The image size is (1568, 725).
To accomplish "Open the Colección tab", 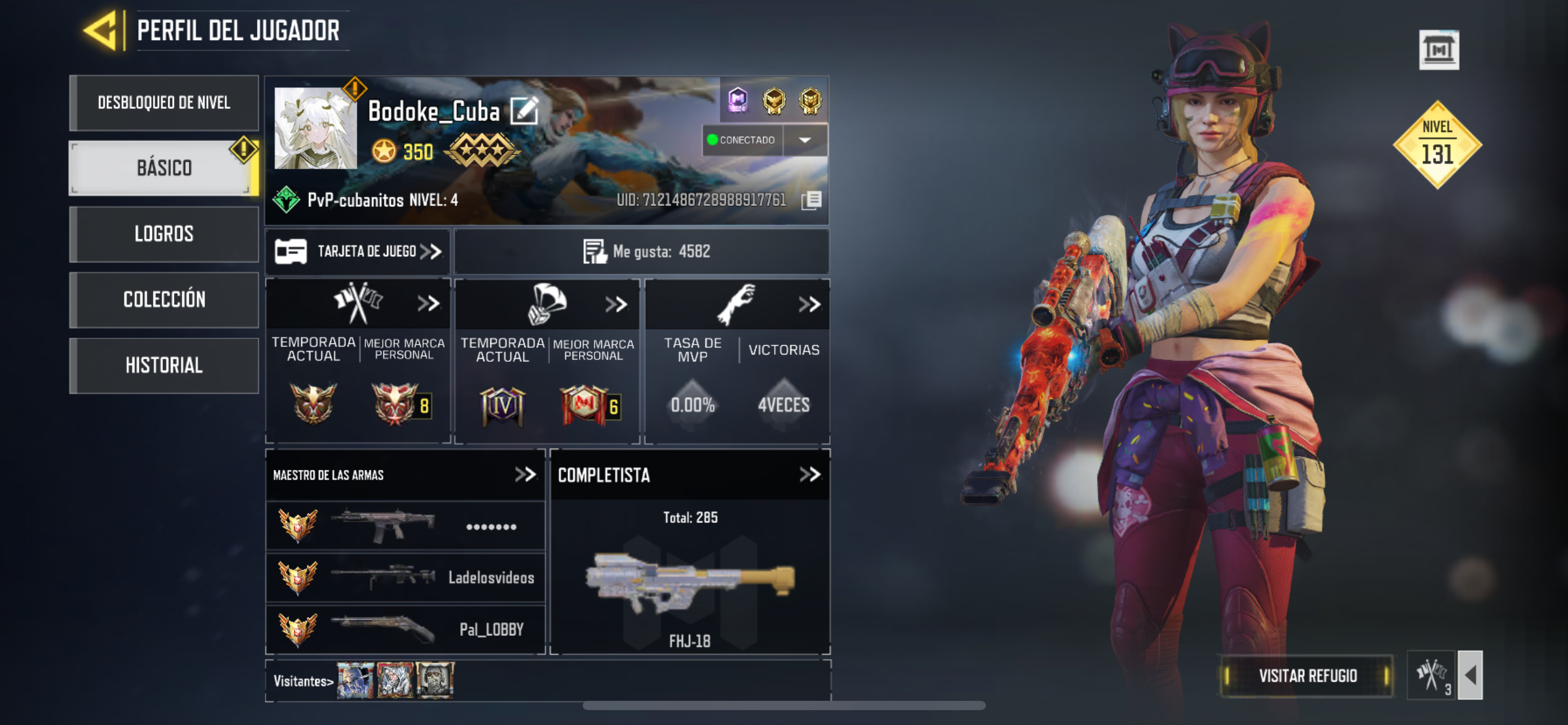I will pyautogui.click(x=164, y=300).
